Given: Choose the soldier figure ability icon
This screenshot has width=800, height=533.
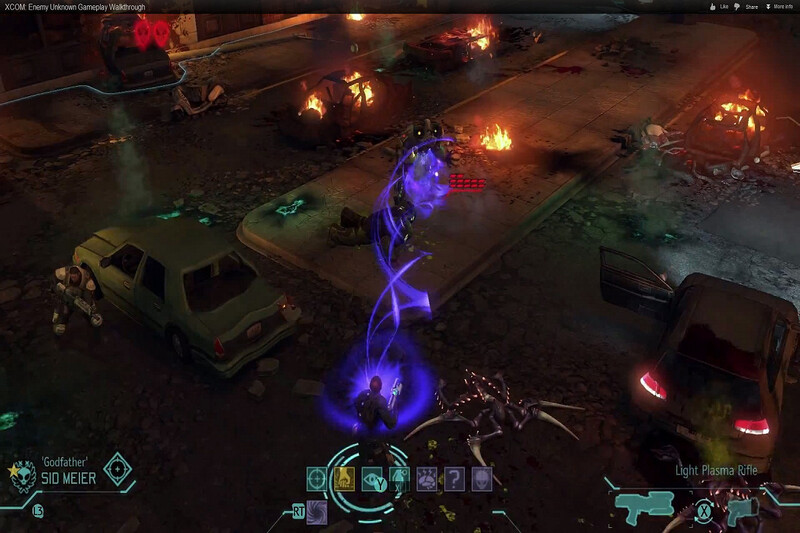Looking at the screenshot, I should [399, 479].
